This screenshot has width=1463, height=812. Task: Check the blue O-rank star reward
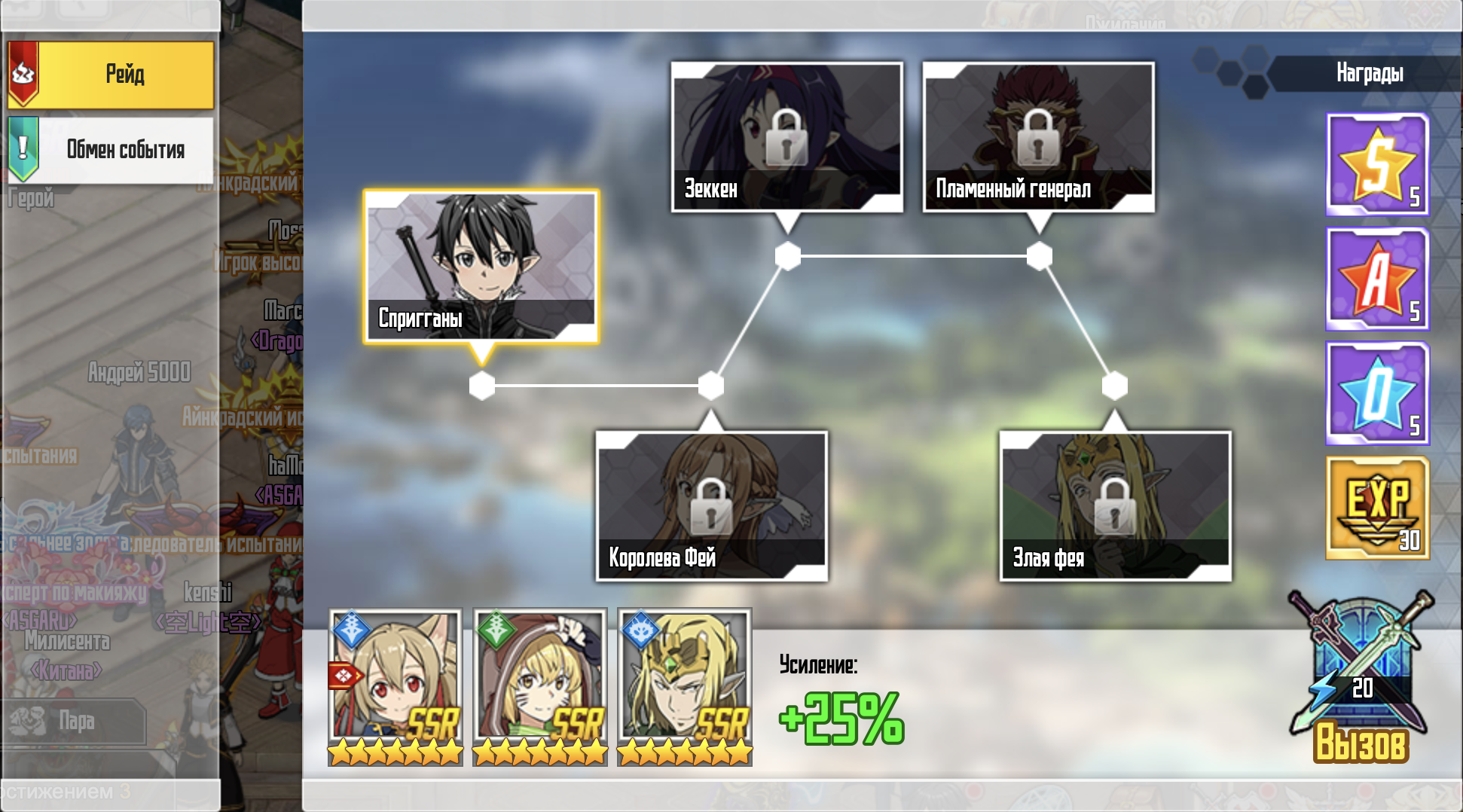(x=1377, y=393)
